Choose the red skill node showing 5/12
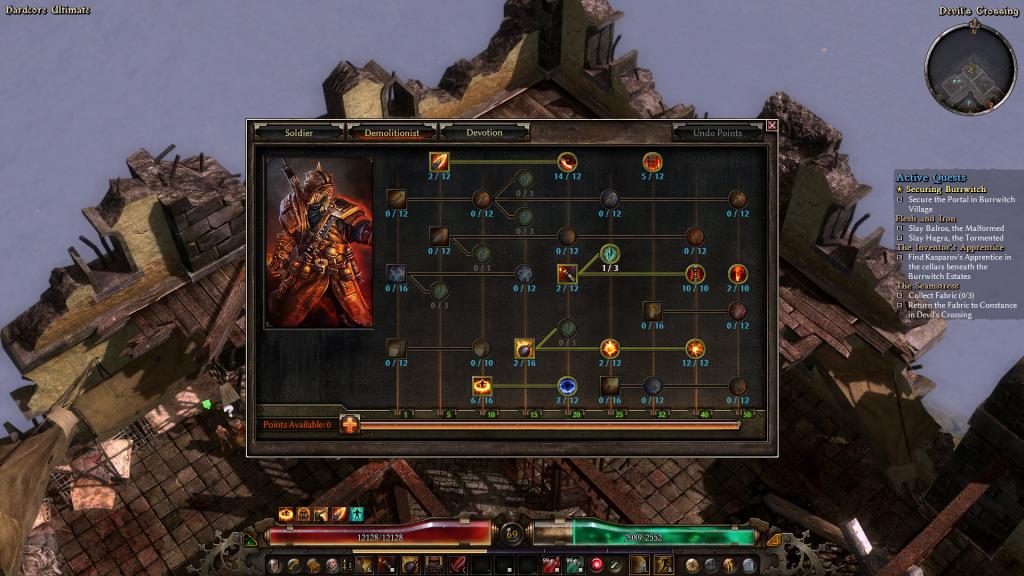 [652, 161]
